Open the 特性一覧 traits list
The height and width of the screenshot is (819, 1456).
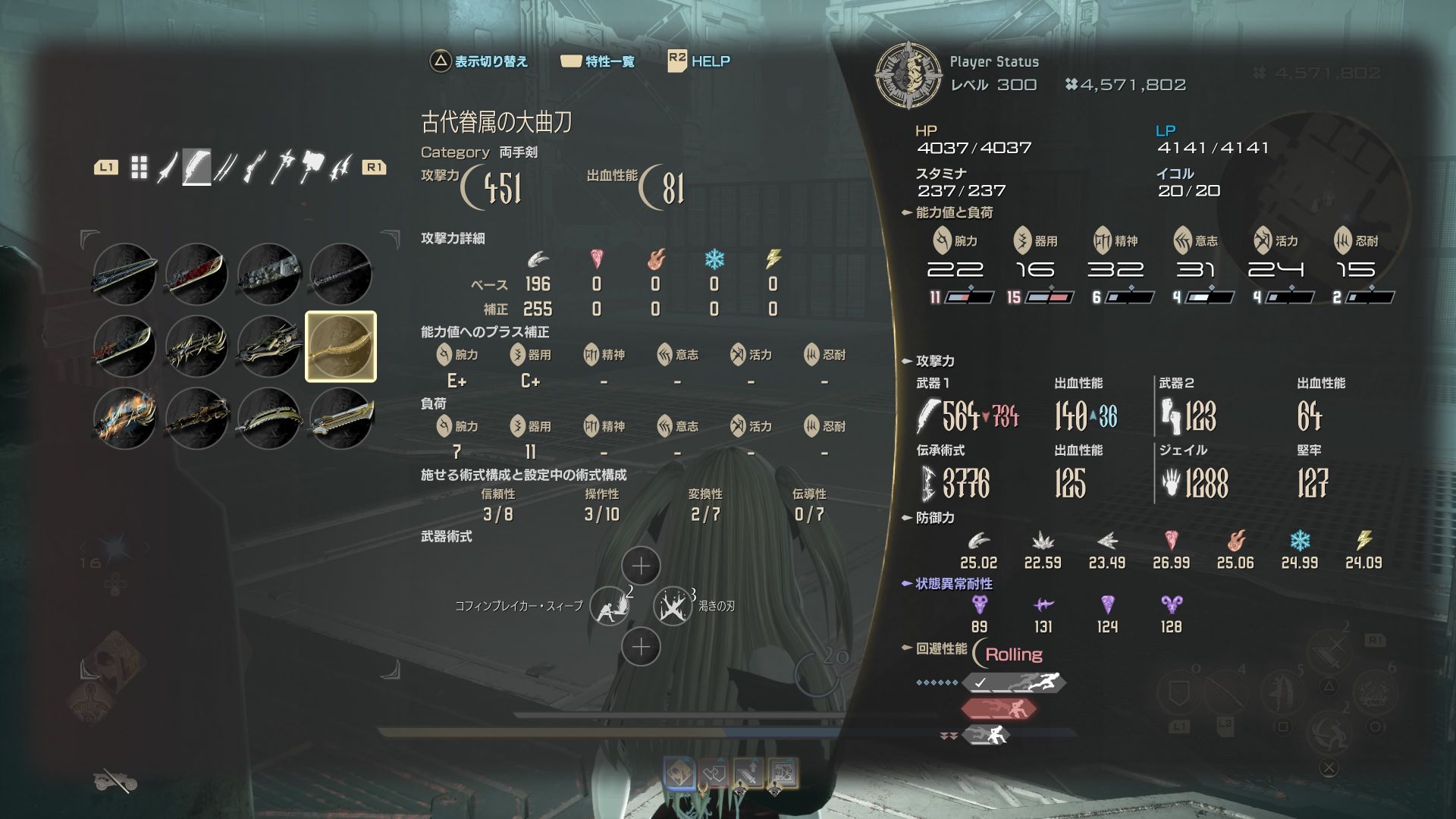tap(598, 61)
